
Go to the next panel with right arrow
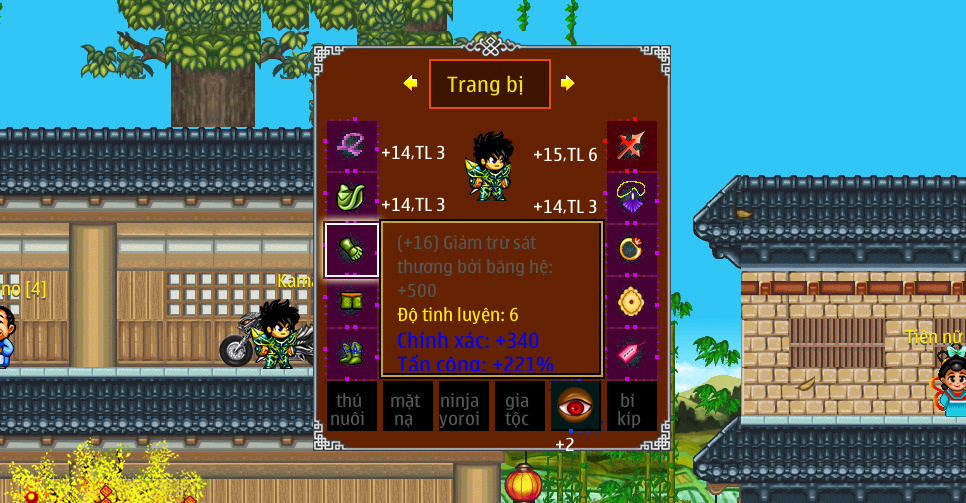coord(568,83)
